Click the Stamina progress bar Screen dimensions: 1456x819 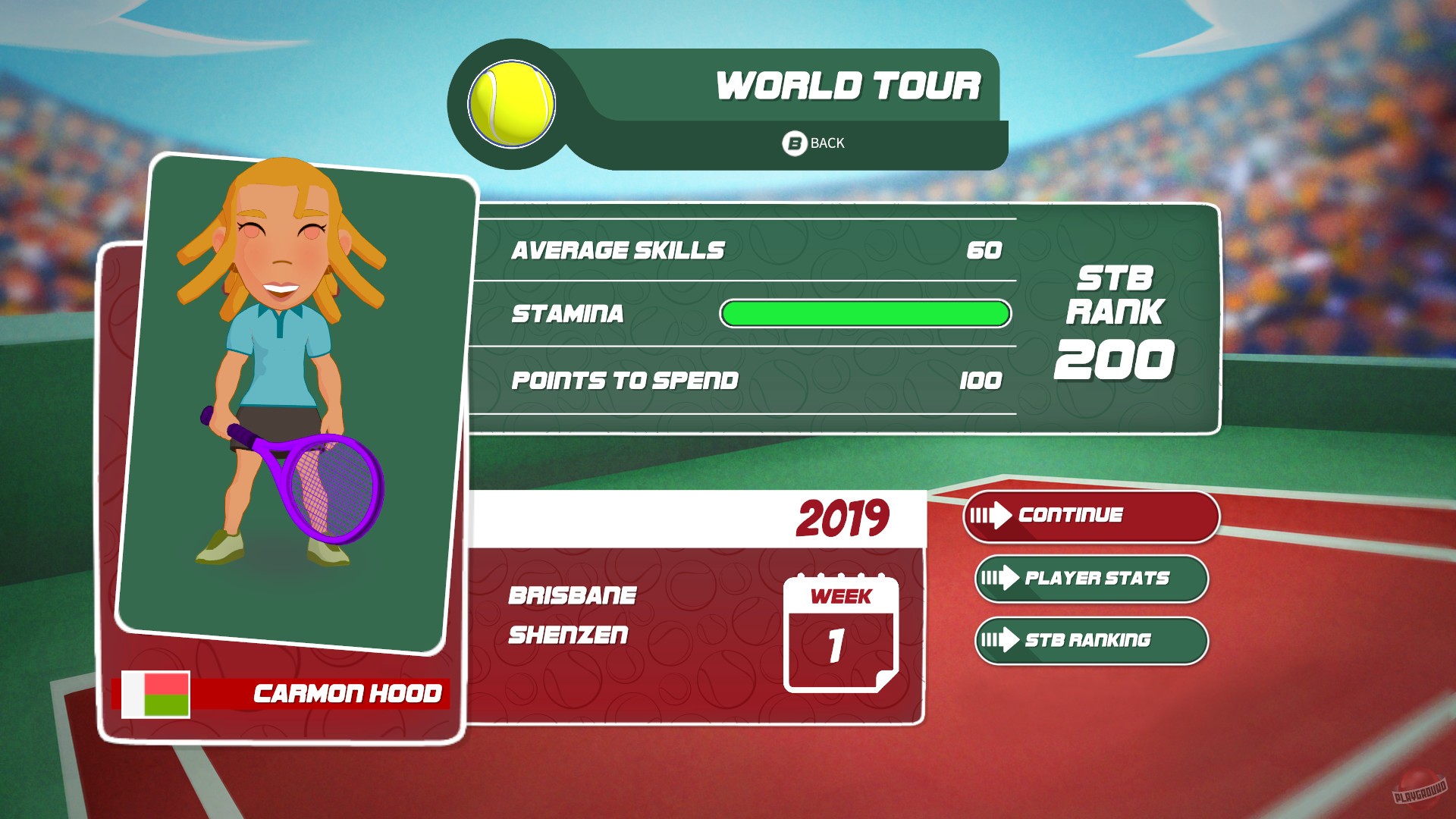tap(864, 312)
